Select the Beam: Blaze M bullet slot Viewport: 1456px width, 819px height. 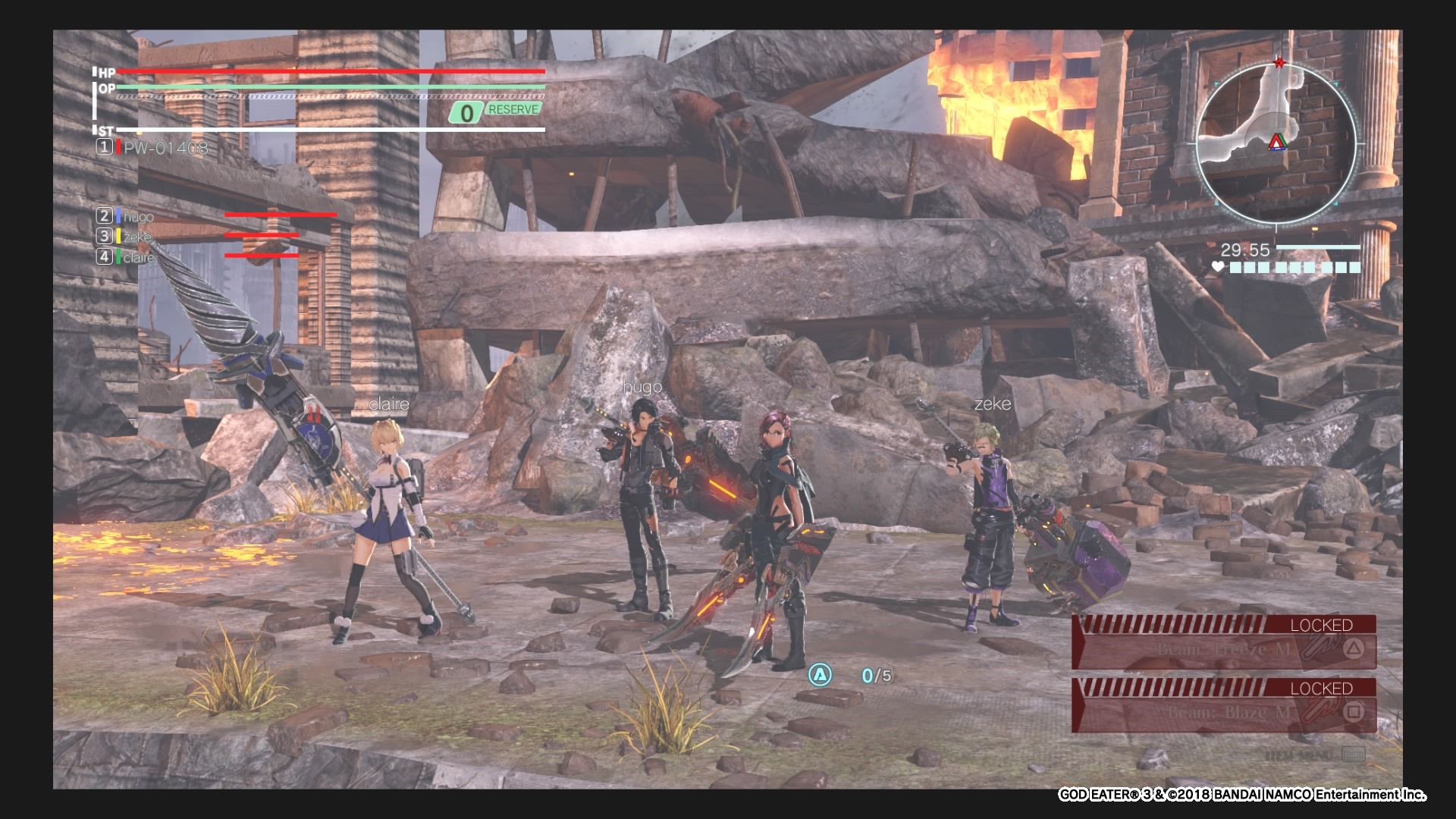(x=1223, y=713)
